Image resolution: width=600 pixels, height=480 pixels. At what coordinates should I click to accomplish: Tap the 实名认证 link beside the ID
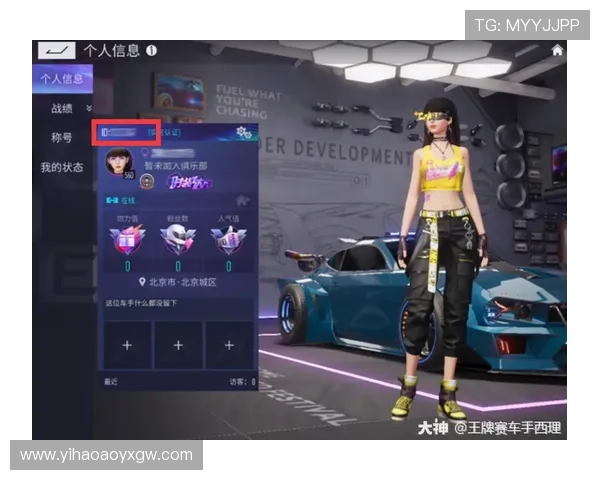(165, 132)
